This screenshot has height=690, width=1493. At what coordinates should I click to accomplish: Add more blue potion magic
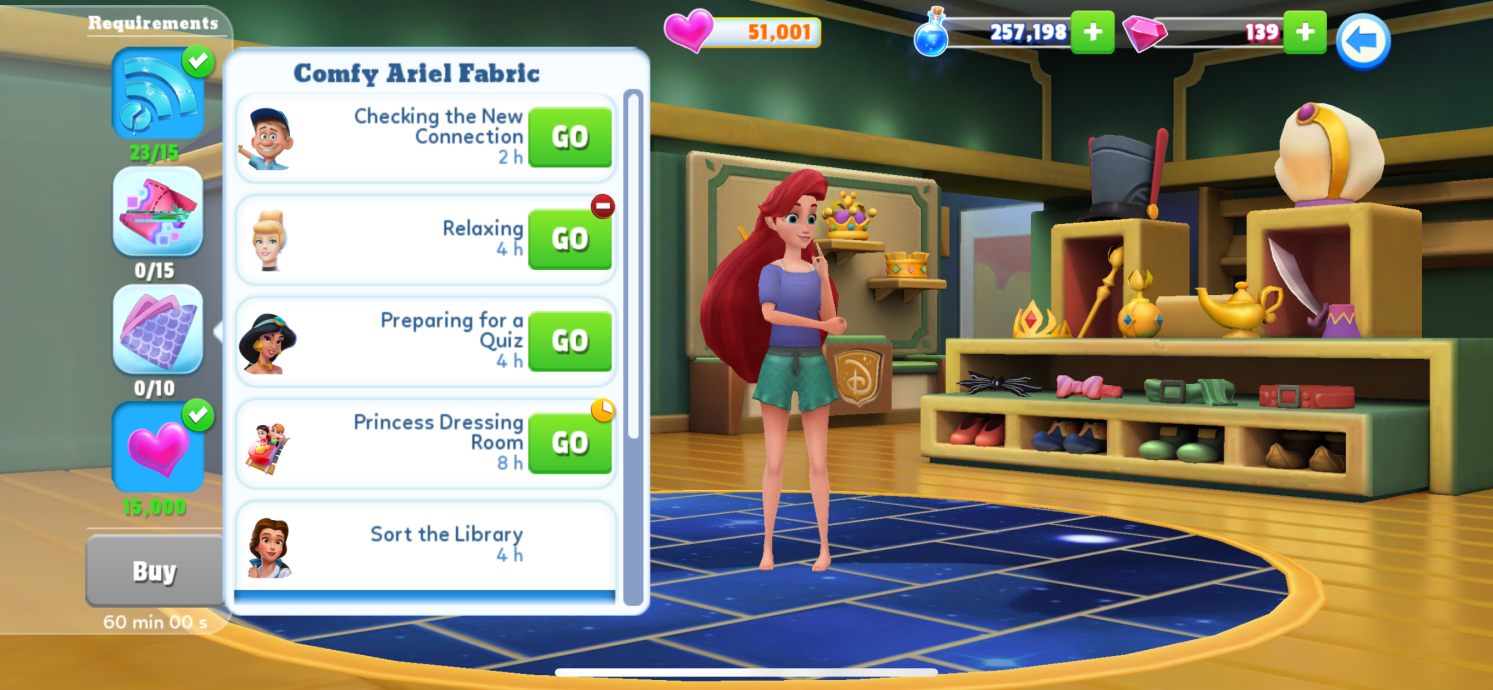click(1092, 32)
